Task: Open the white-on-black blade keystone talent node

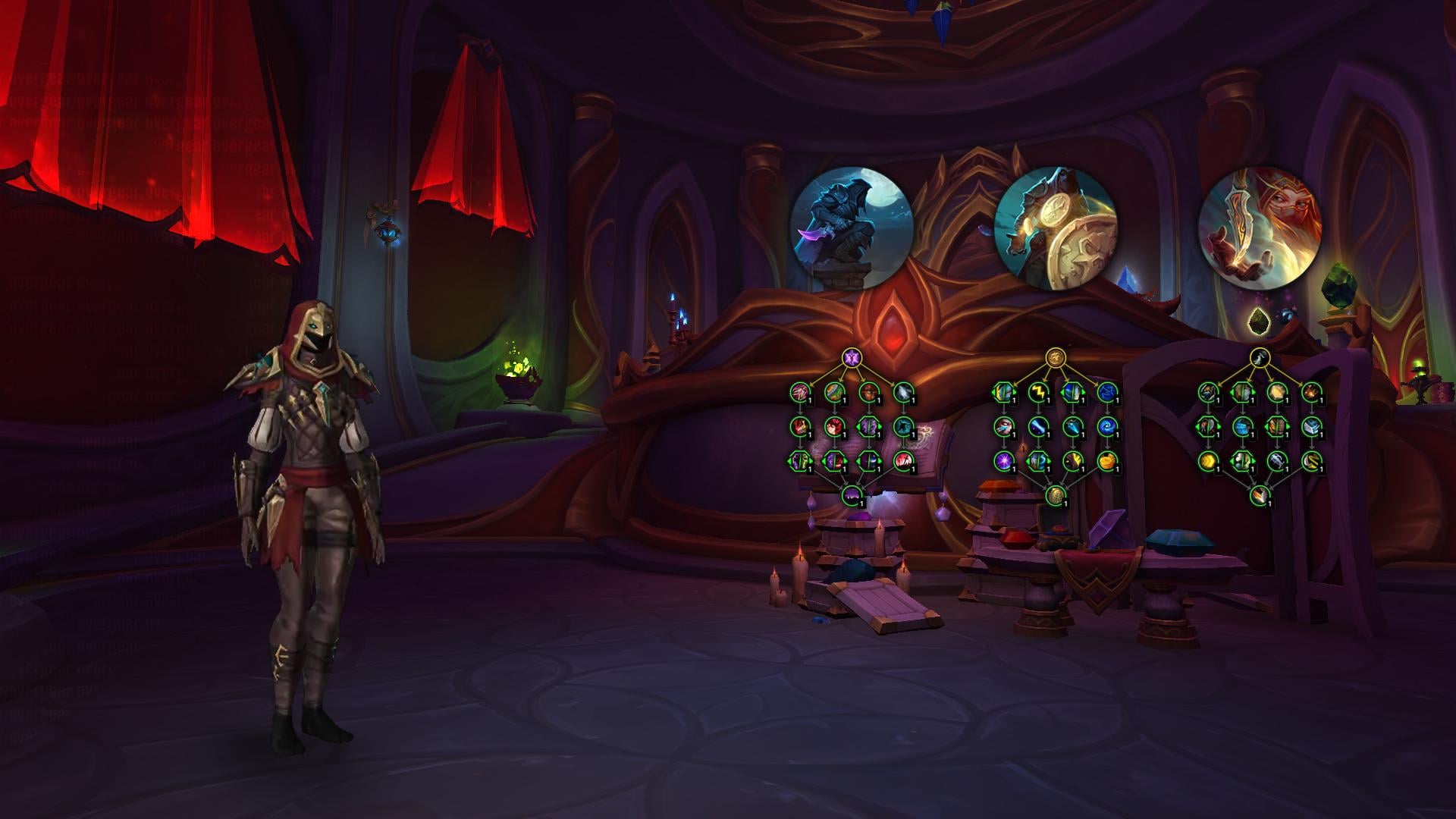Action: 1260,357
